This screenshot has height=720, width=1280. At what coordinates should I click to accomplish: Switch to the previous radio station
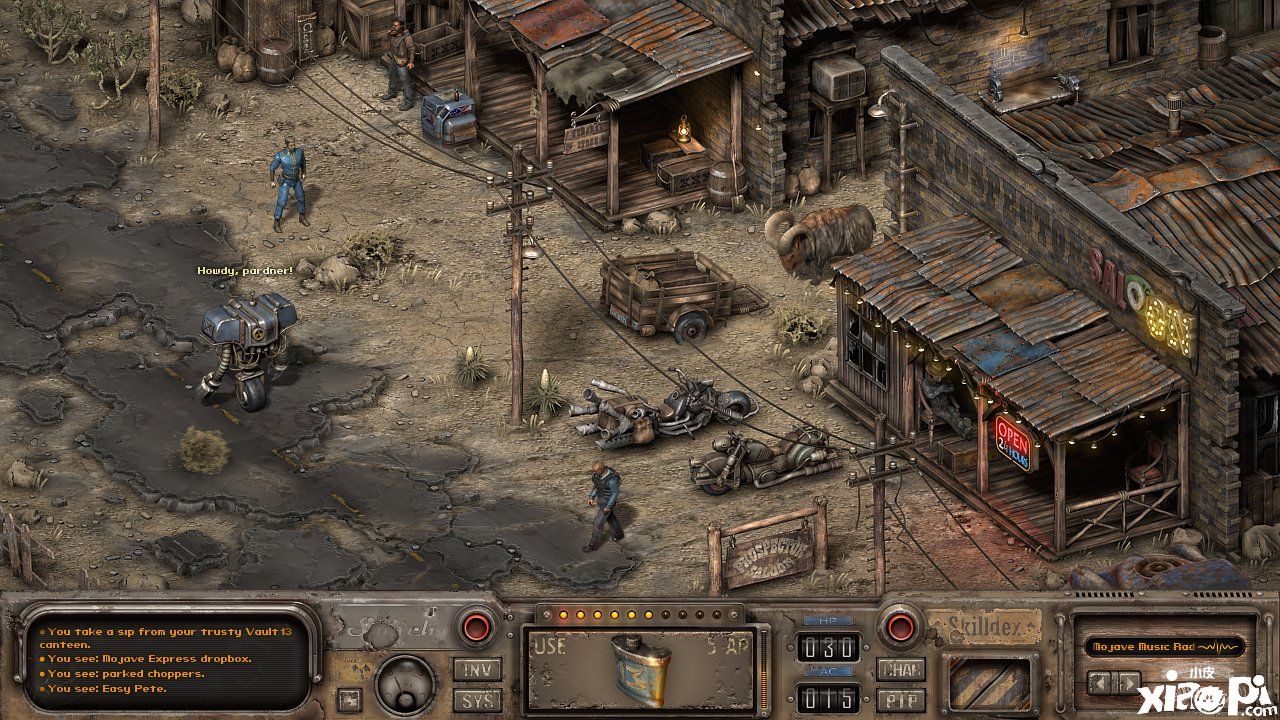[x=1100, y=683]
